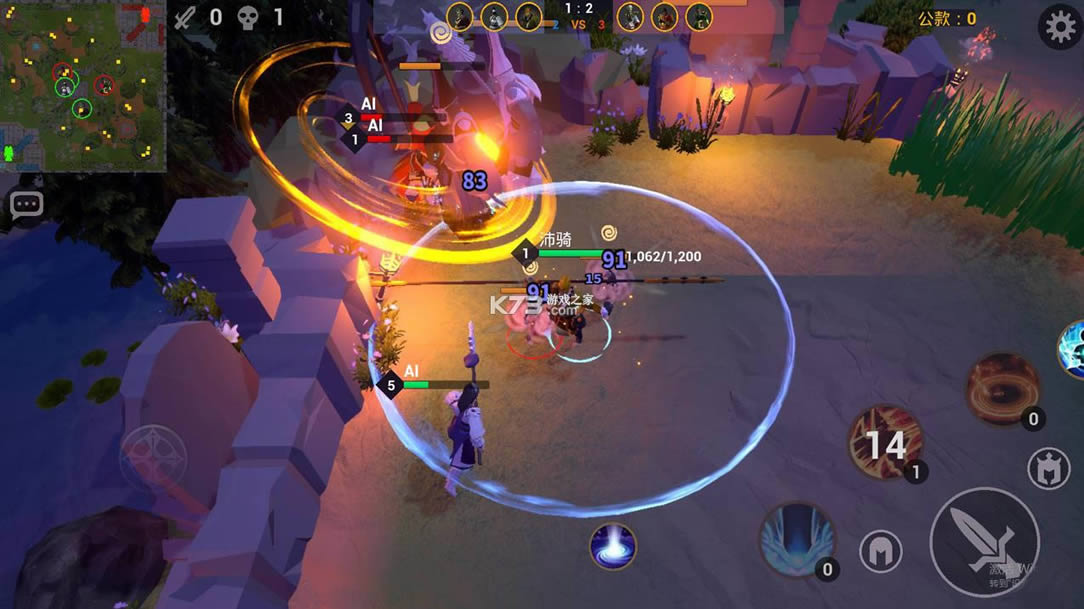Use the red claw skill on cooldown
The image size is (1084, 609).
[885, 442]
